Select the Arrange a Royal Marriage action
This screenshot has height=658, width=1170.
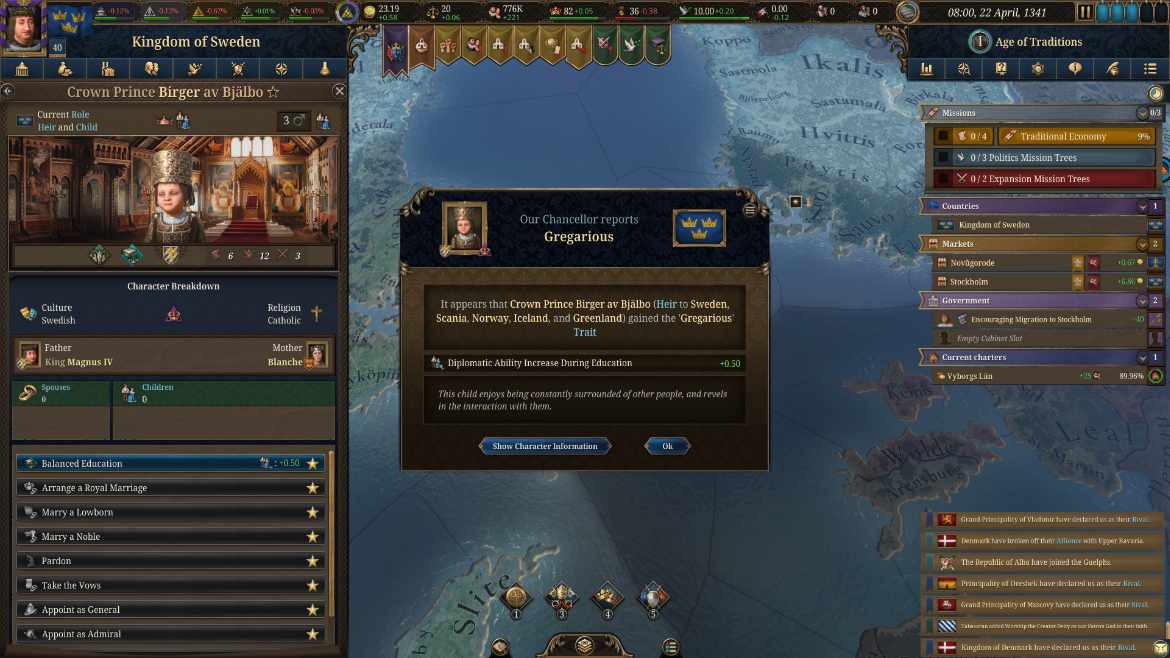pos(160,488)
